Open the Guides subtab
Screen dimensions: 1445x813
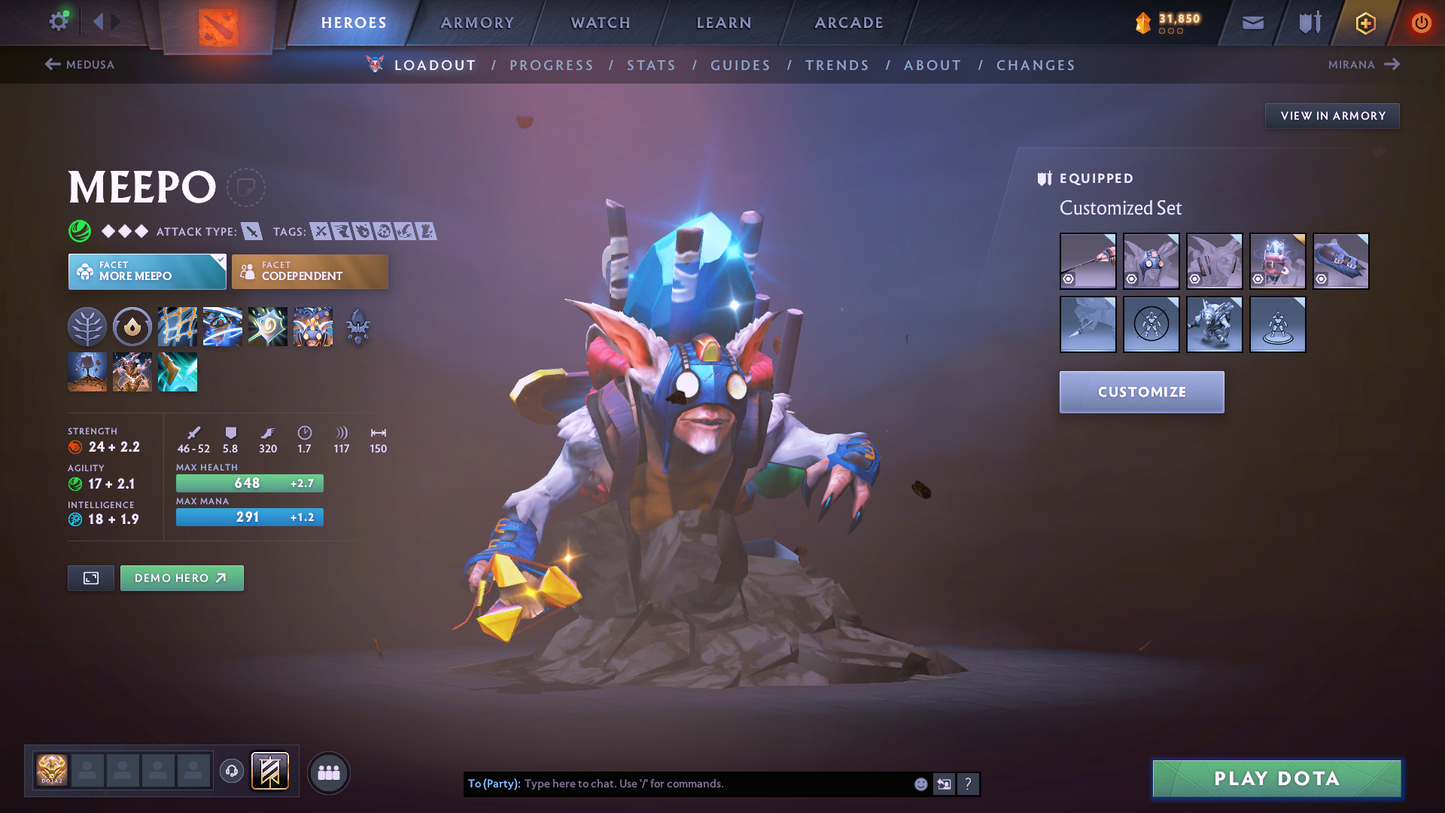click(x=740, y=65)
